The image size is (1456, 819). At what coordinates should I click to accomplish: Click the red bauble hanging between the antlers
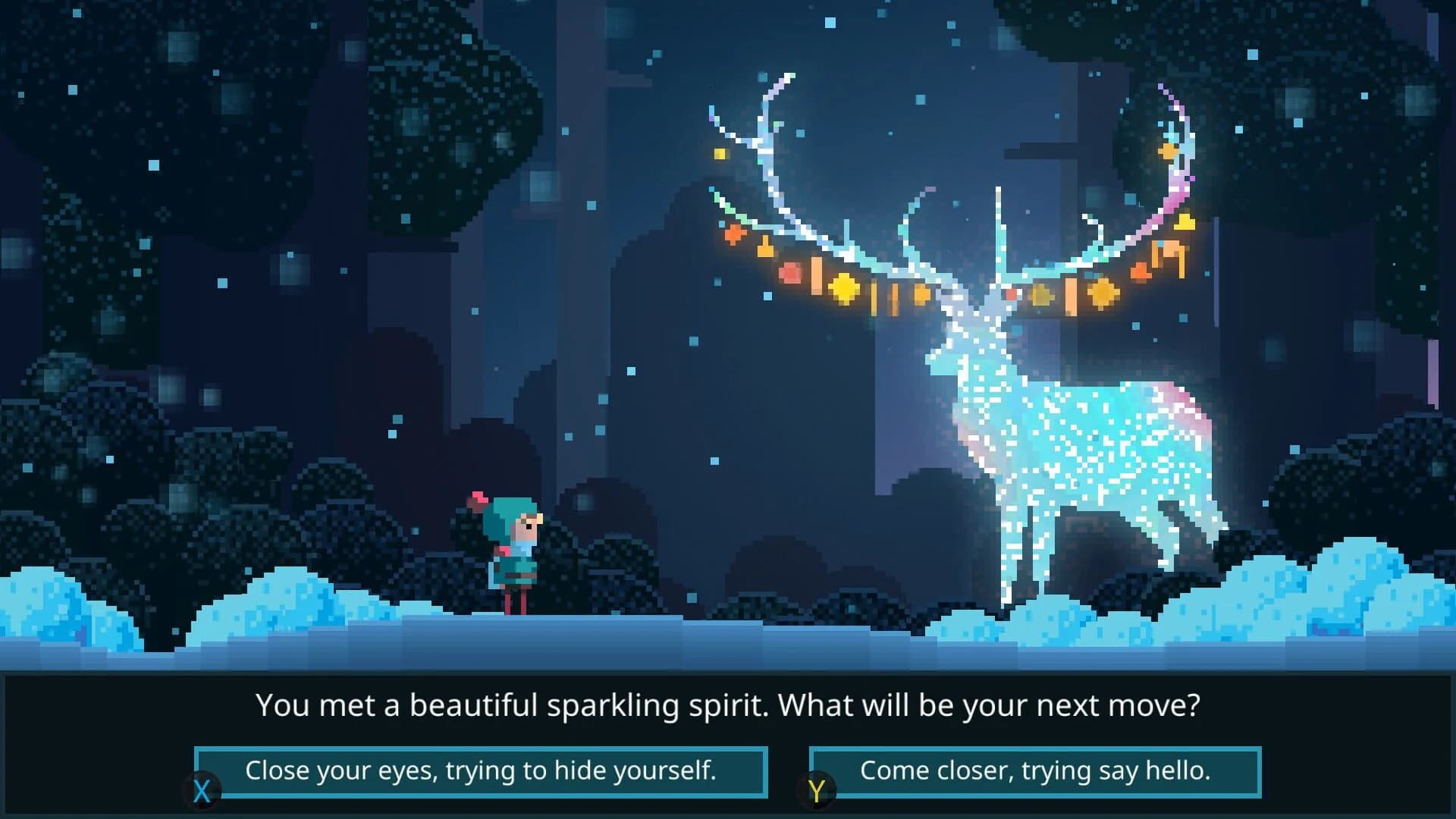(x=1011, y=294)
